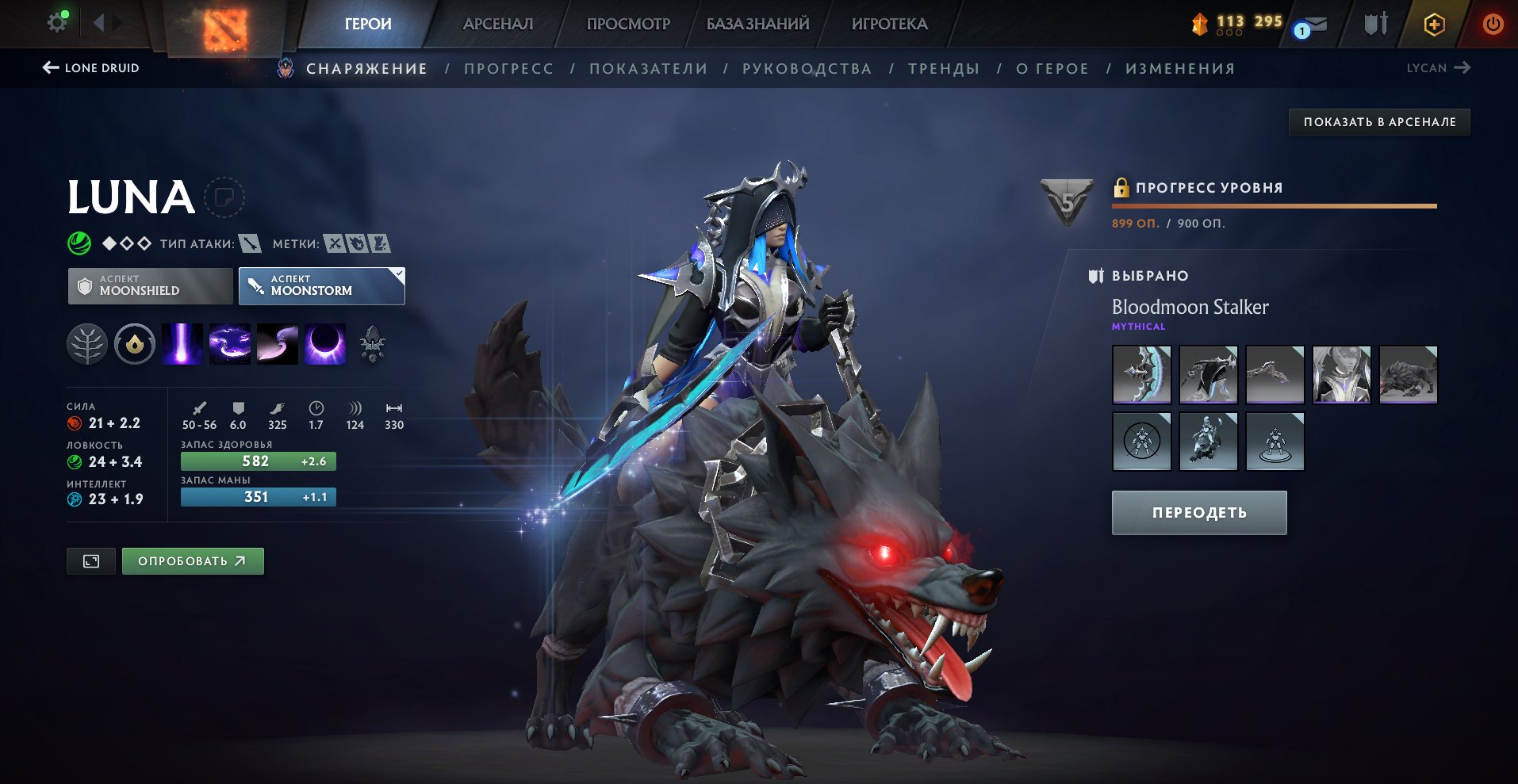This screenshot has width=1518, height=784.
Task: Toggle the hero preview expand icon
Action: tap(91, 560)
